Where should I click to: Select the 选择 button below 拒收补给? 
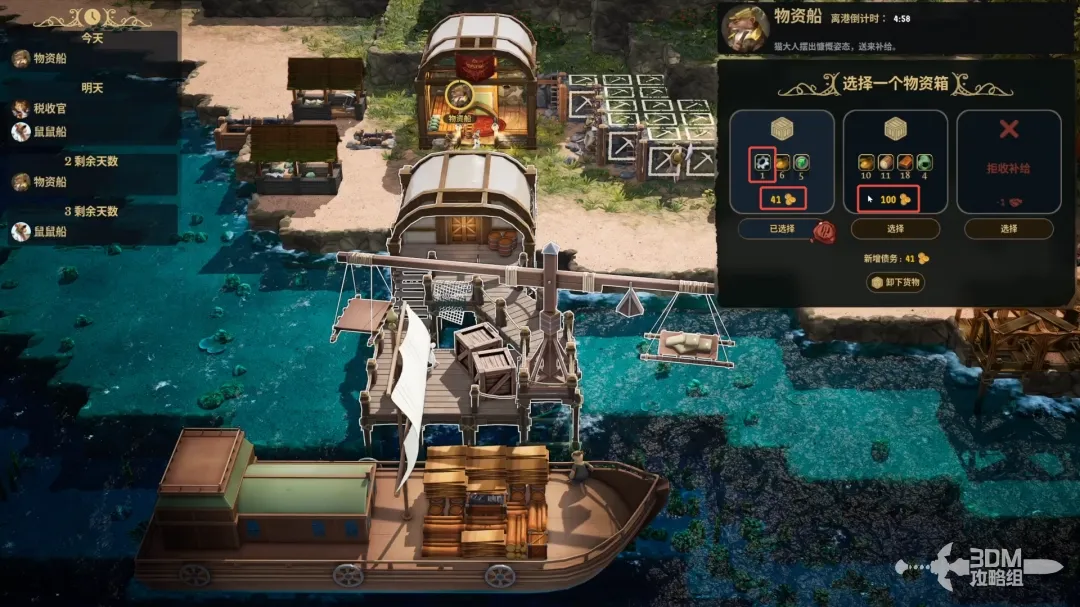click(1008, 229)
